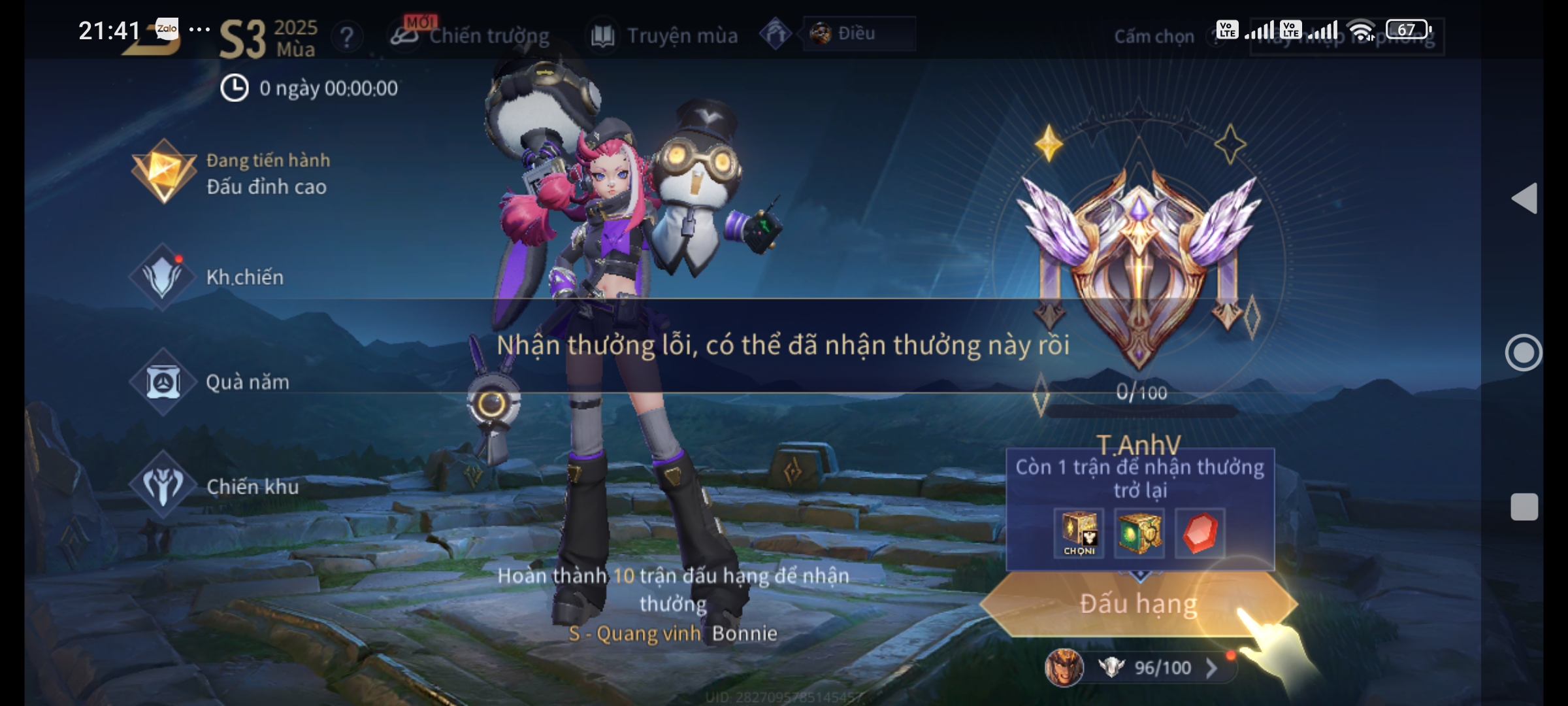Inspect the green-gold chest reward

1139,533
